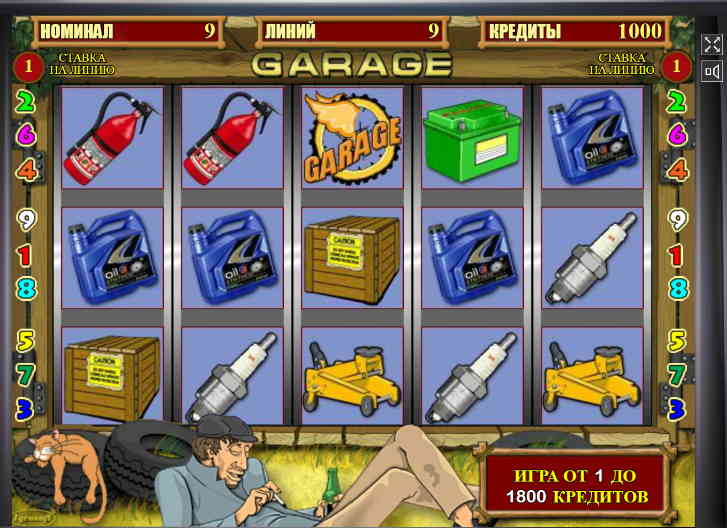Toggle fullscreen with the expand arrows icon
727x528 pixels.
point(712,45)
